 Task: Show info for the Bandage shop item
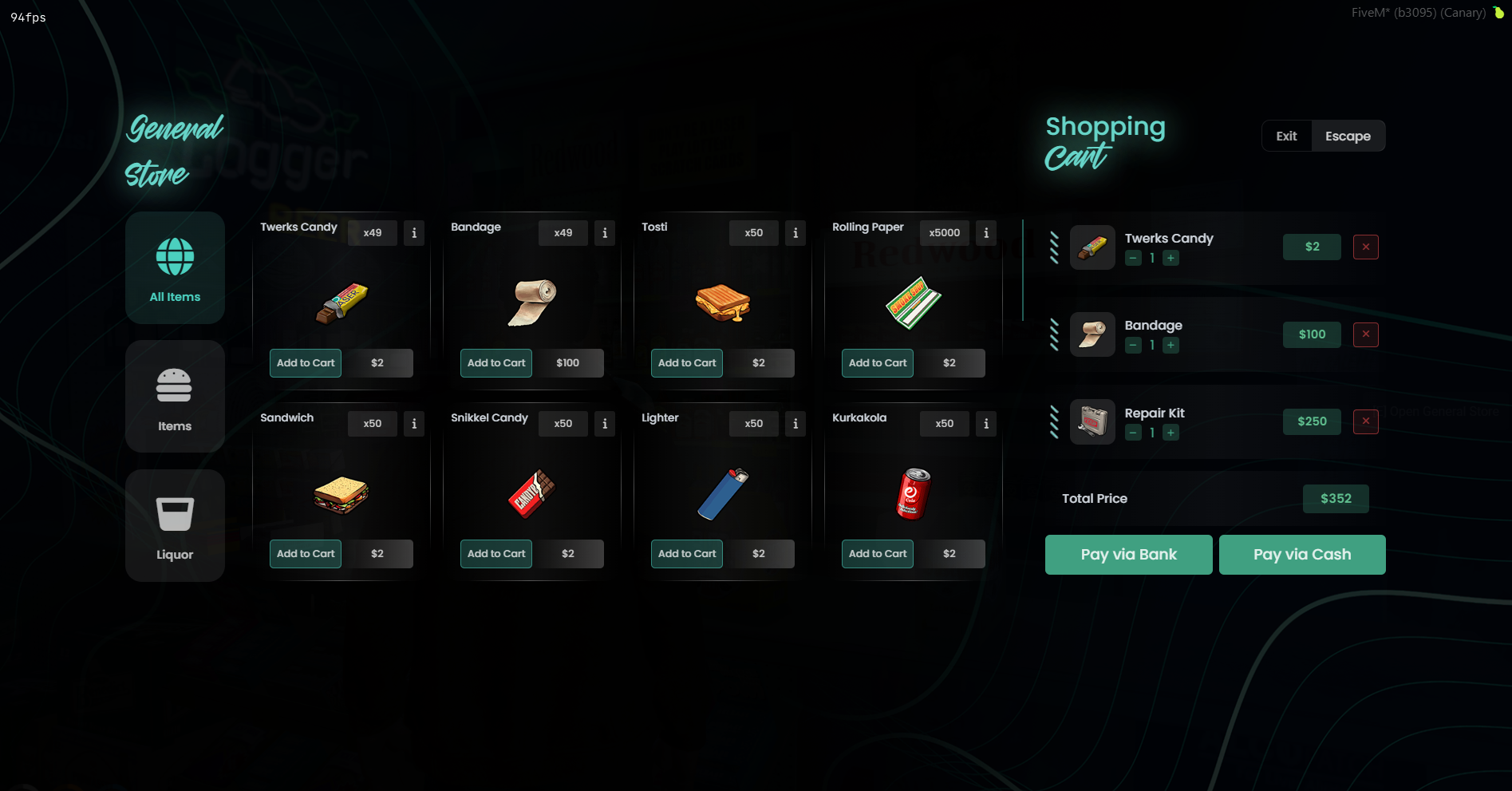605,233
